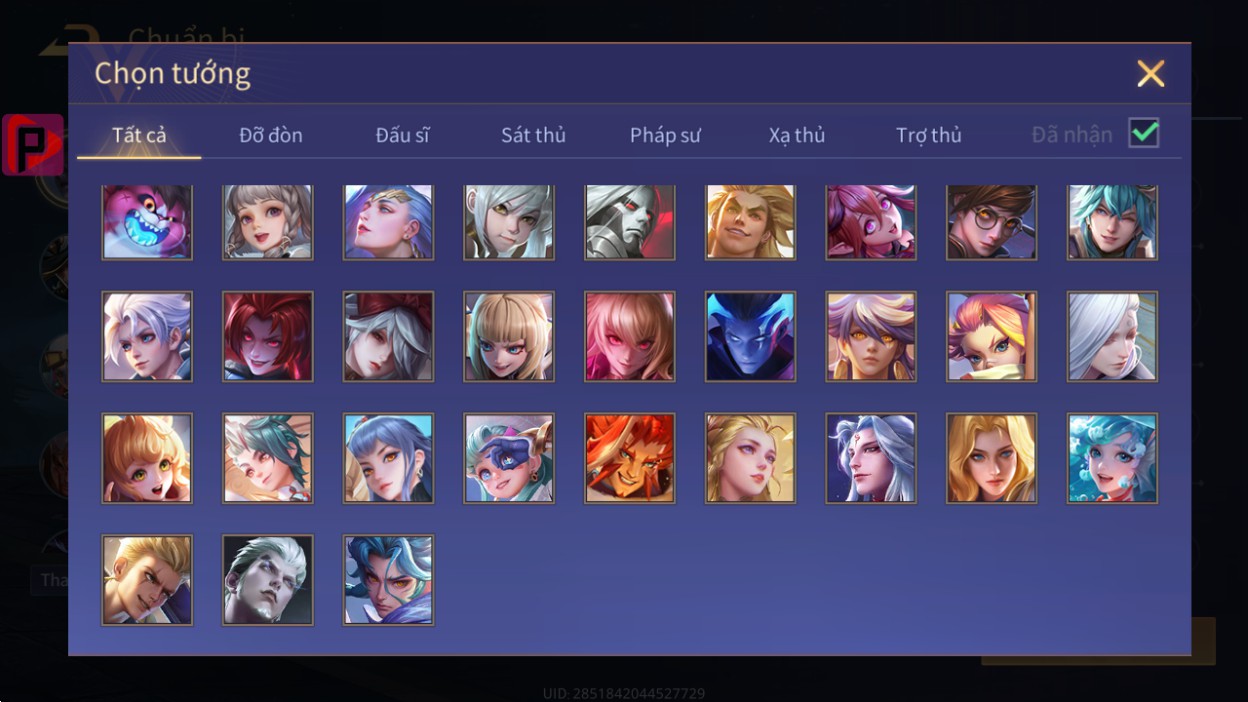The image size is (1248, 702).
Task: Toggle the Đã nhận checkbox
Action: (1143, 133)
